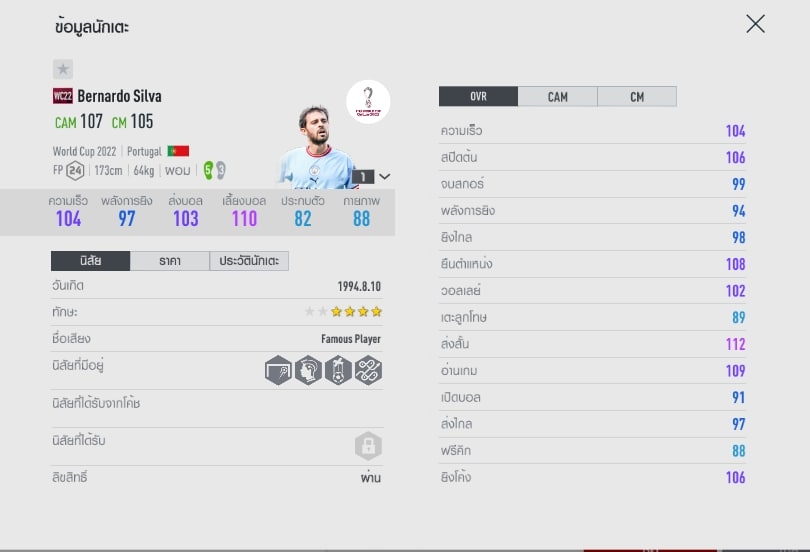
Task: Toggle the favorite star above the player name
Action: click(63, 69)
